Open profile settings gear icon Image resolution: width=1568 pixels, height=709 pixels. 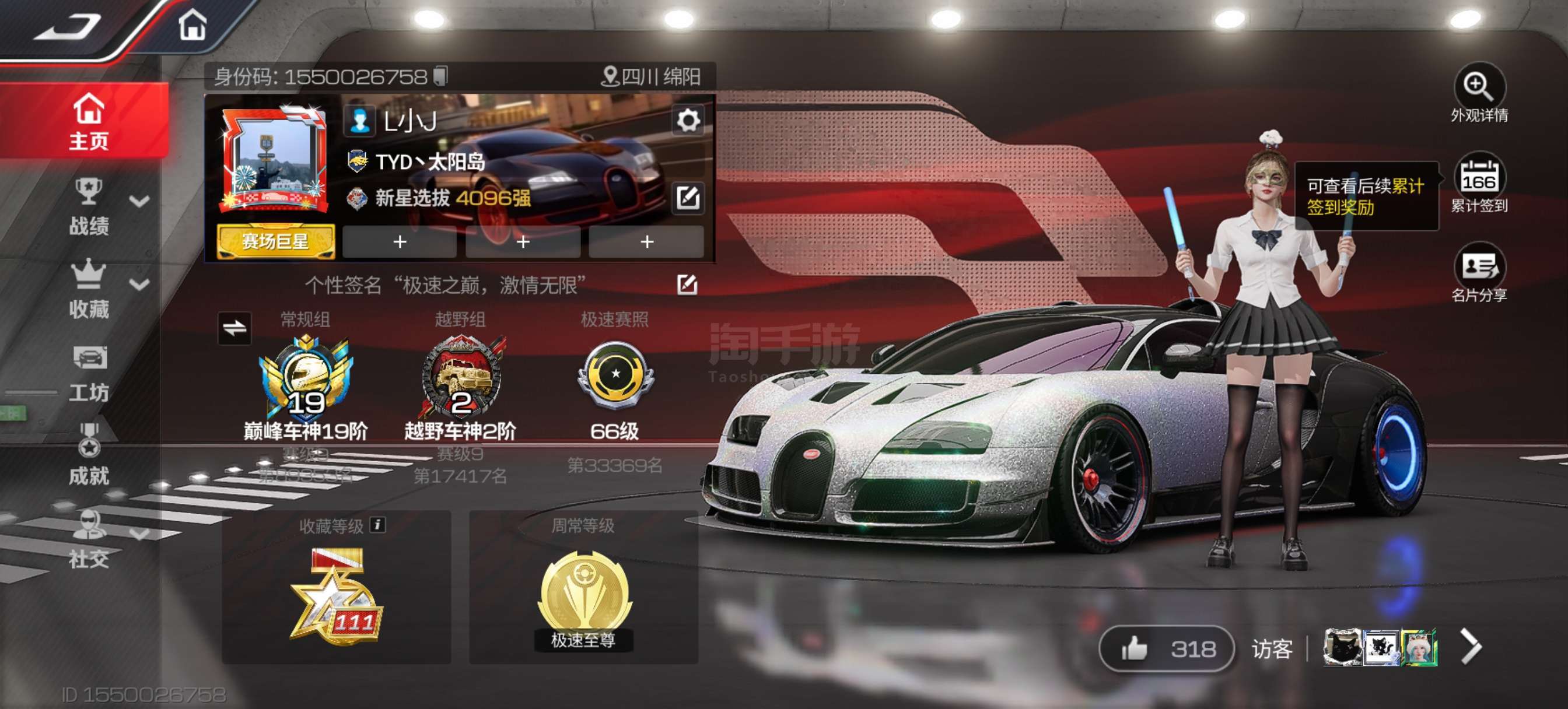688,120
